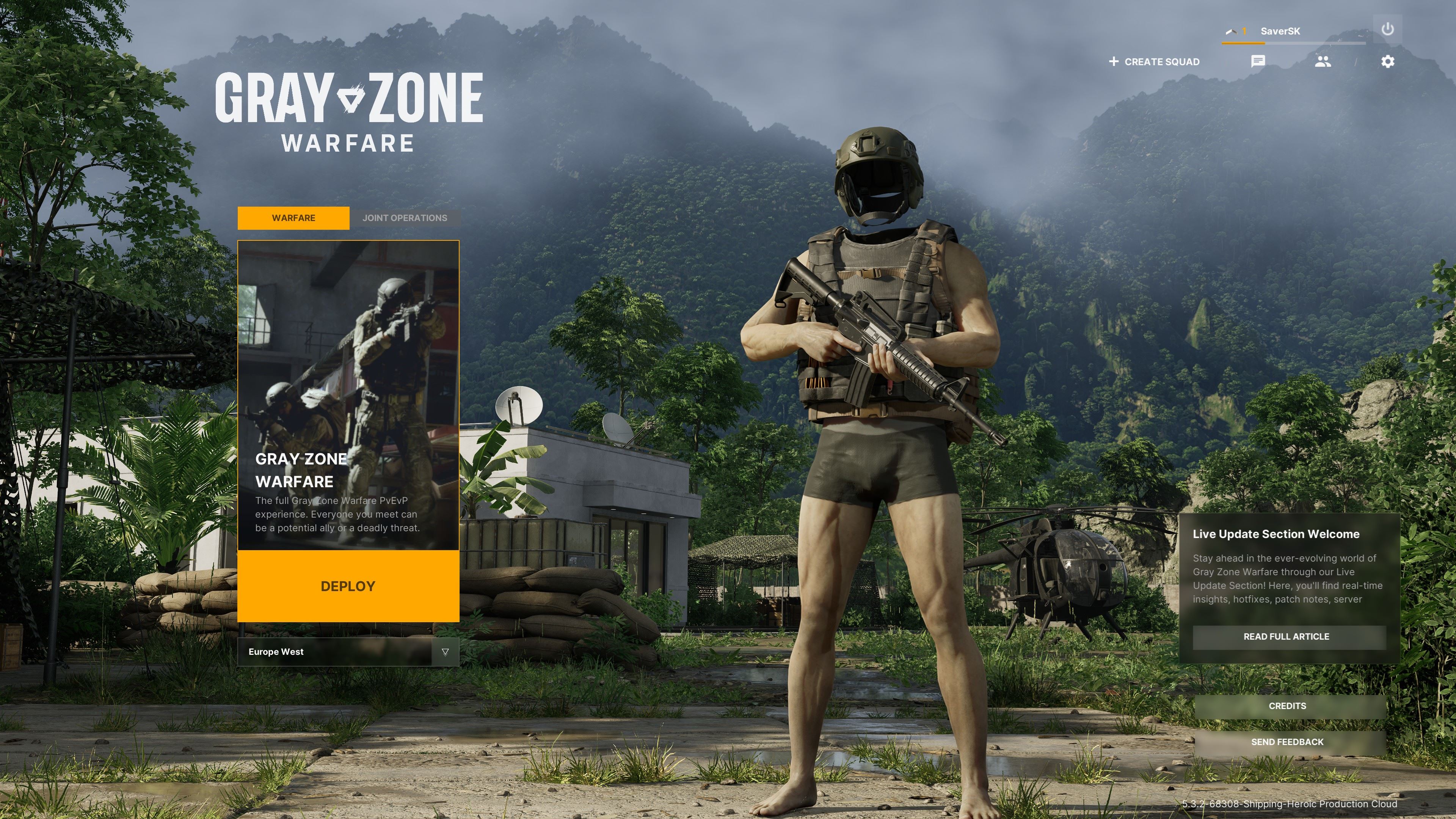This screenshot has height=819, width=1456.
Task: Open the chat messages icon
Action: [1258, 61]
